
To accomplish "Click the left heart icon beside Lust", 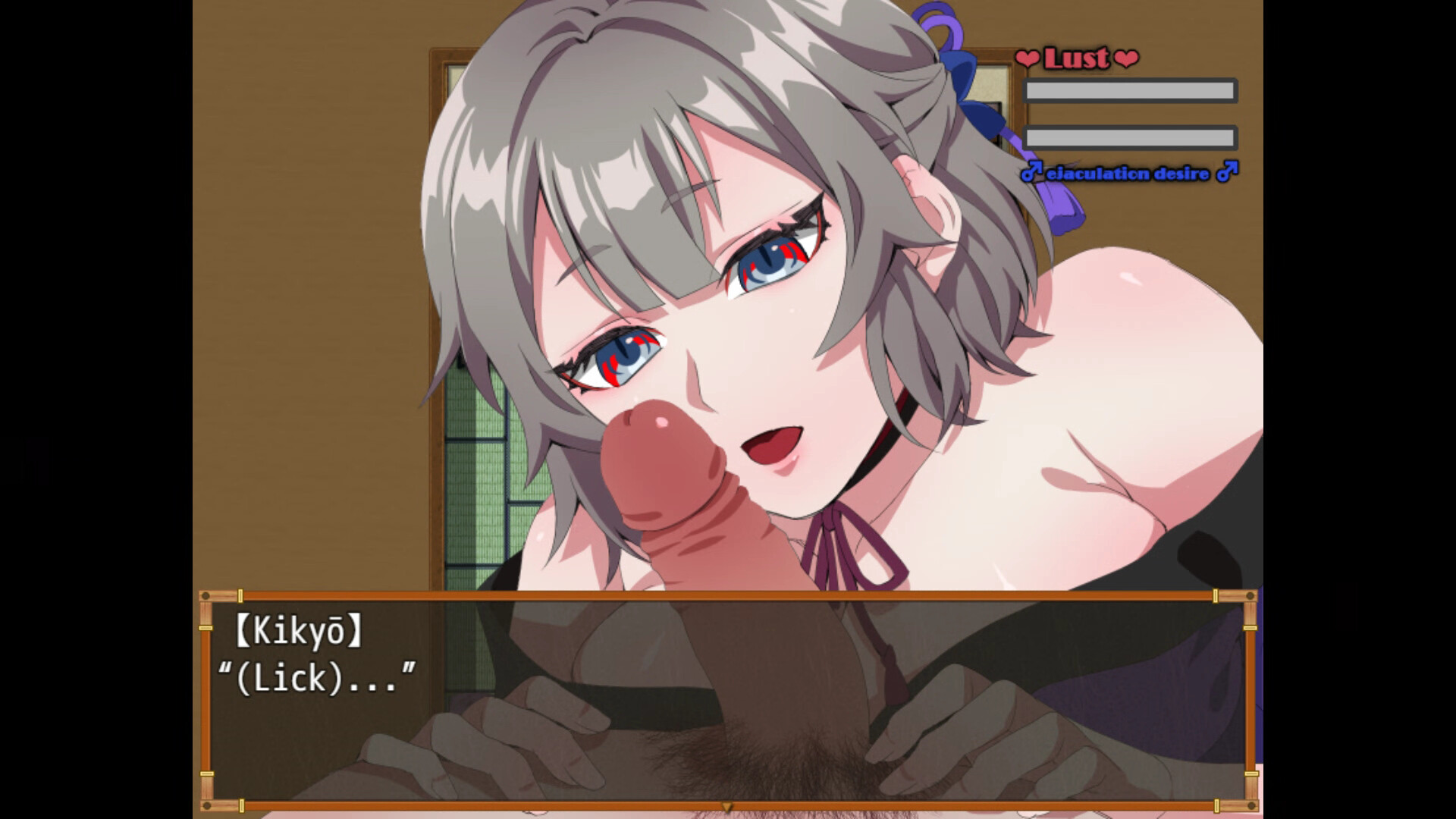I will click(x=1028, y=58).
